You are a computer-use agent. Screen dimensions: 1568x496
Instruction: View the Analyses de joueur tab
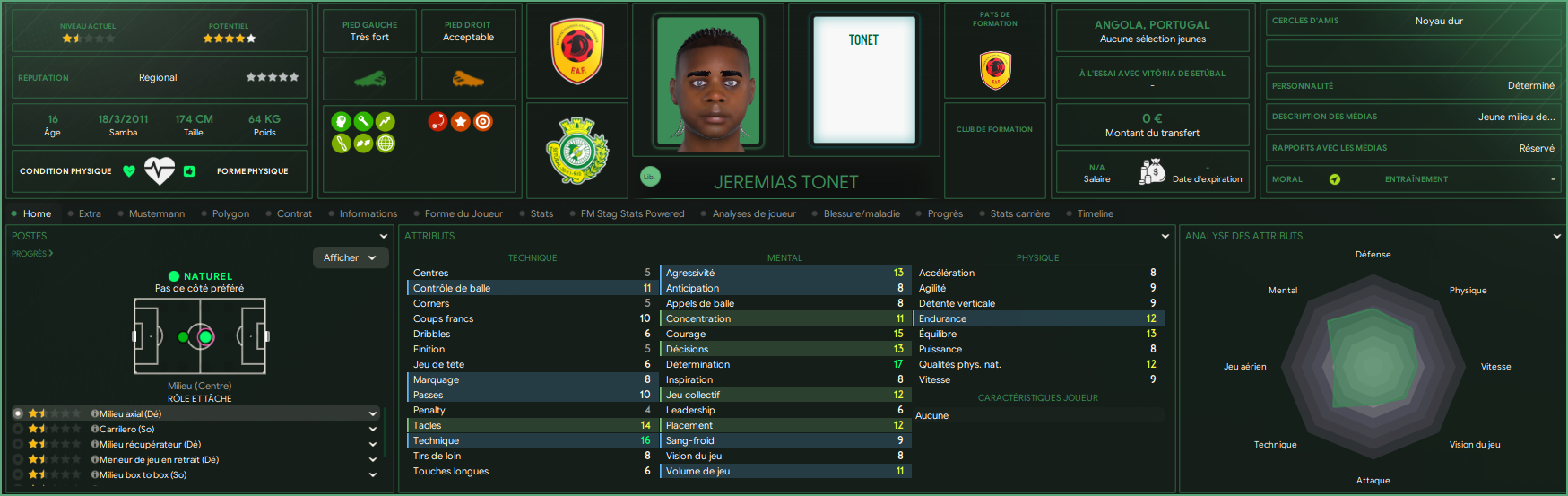point(754,213)
